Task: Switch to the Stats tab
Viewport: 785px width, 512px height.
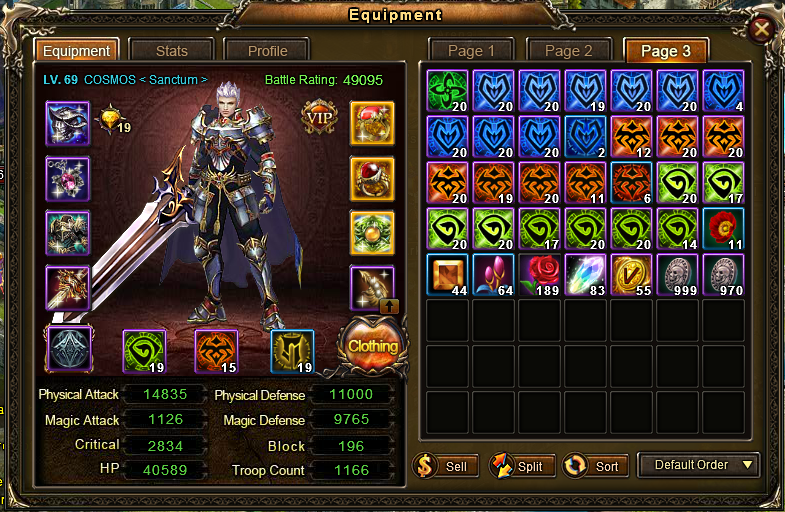Action: point(172,51)
